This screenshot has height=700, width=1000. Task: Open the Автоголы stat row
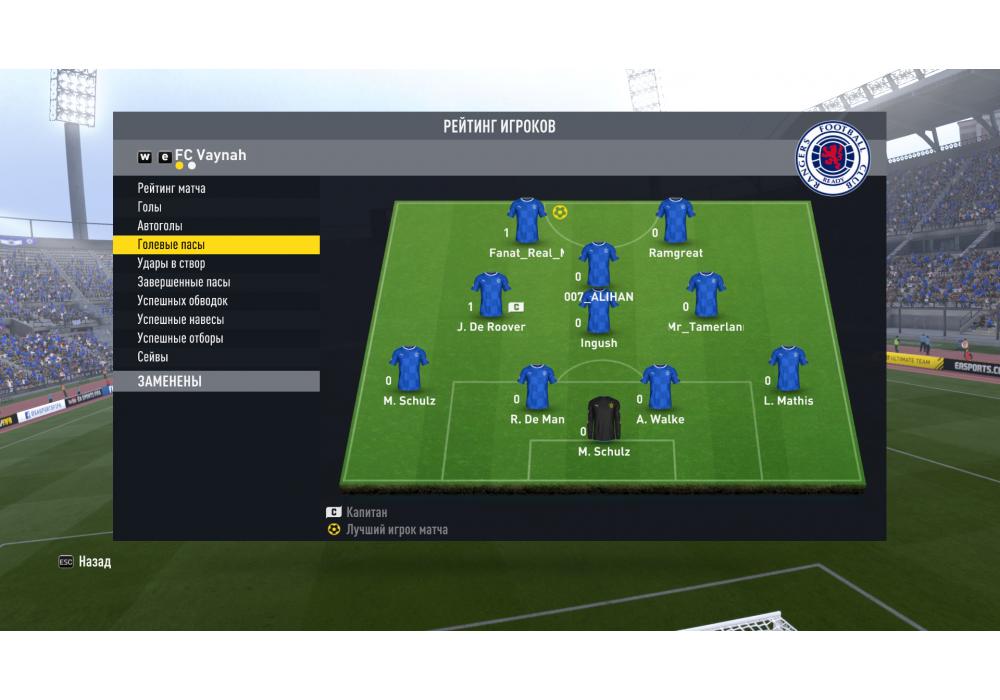[160, 226]
